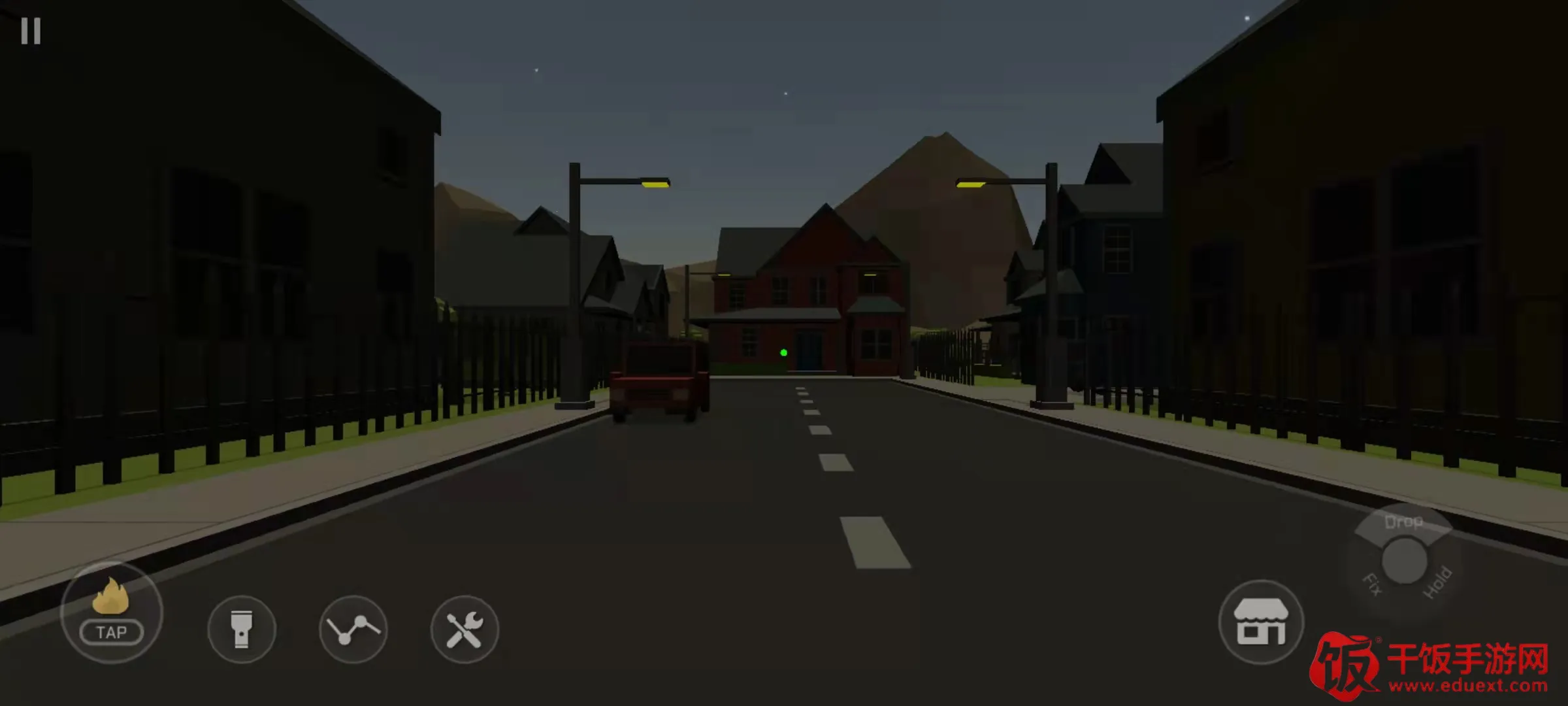The width and height of the screenshot is (1568, 706).
Task: Toggle the flashlight
Action: click(x=242, y=630)
